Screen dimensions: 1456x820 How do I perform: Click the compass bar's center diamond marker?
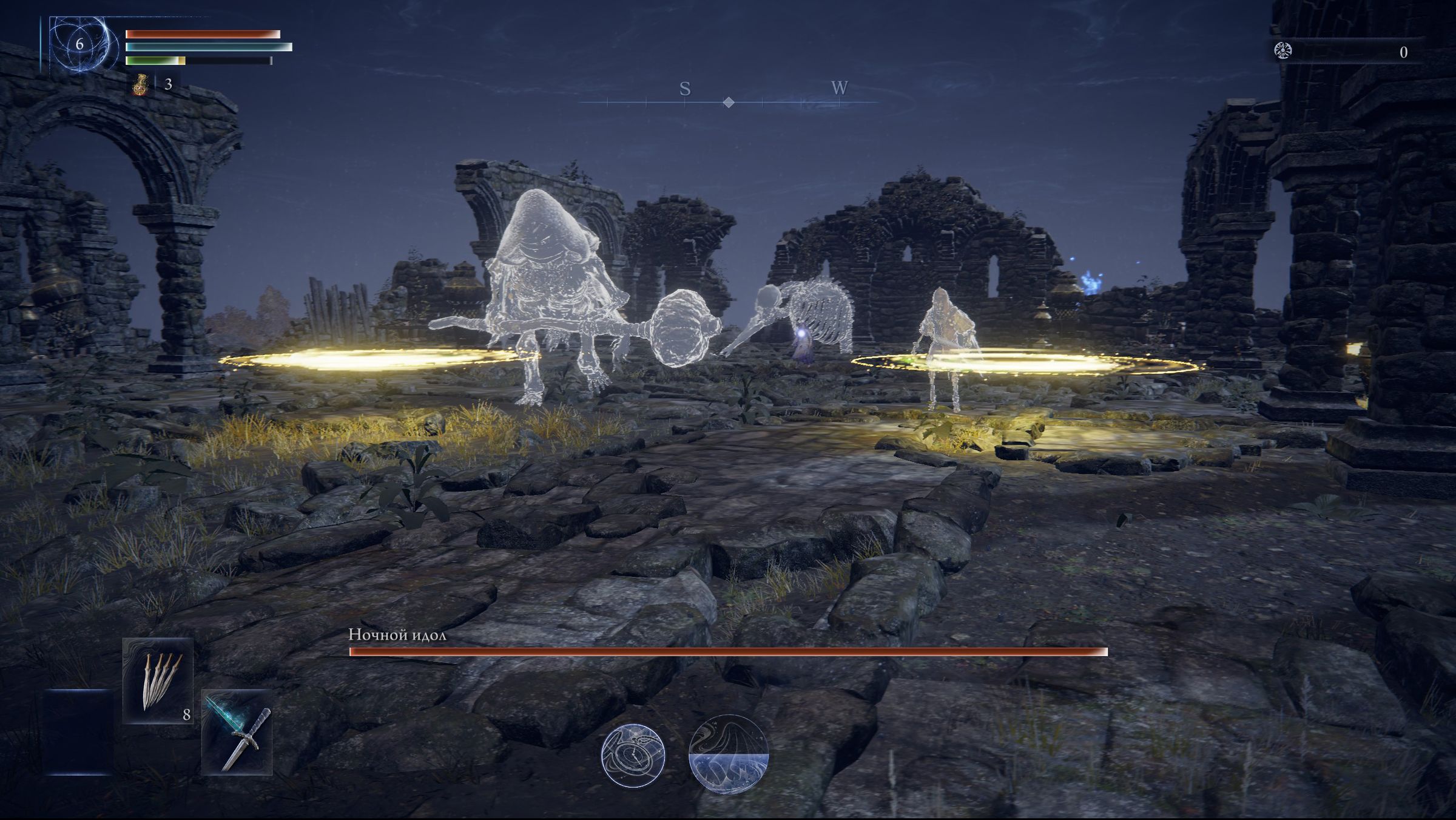click(x=729, y=103)
